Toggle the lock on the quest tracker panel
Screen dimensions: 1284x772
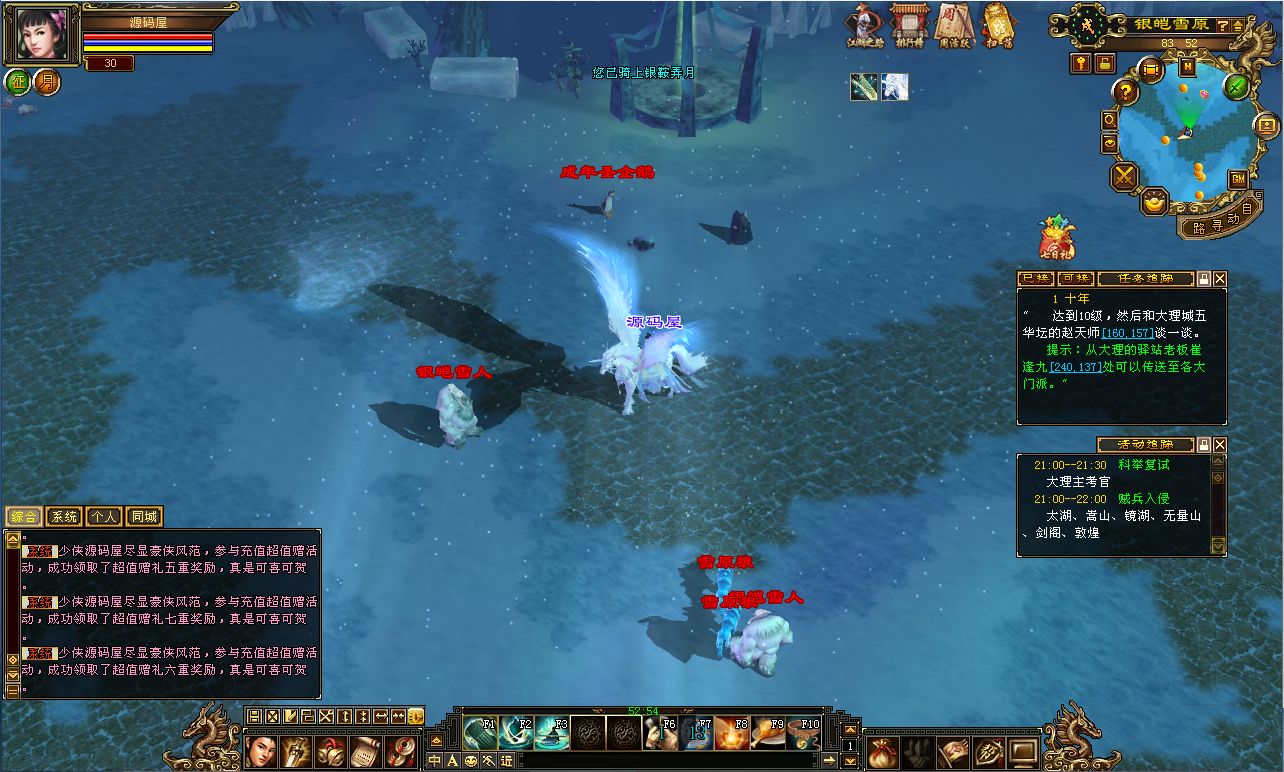coord(1204,279)
